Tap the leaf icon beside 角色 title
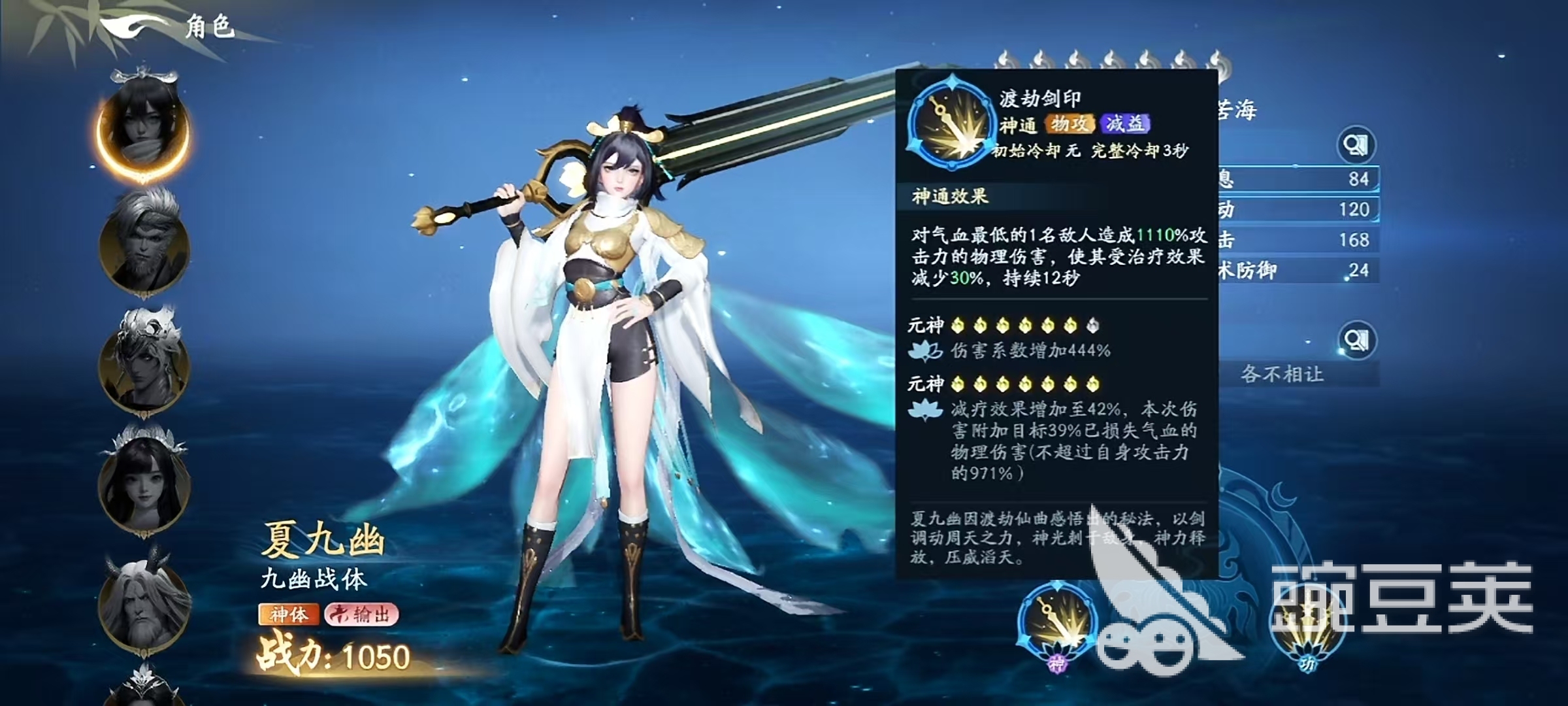Viewport: 1568px width, 706px height. click(127, 26)
